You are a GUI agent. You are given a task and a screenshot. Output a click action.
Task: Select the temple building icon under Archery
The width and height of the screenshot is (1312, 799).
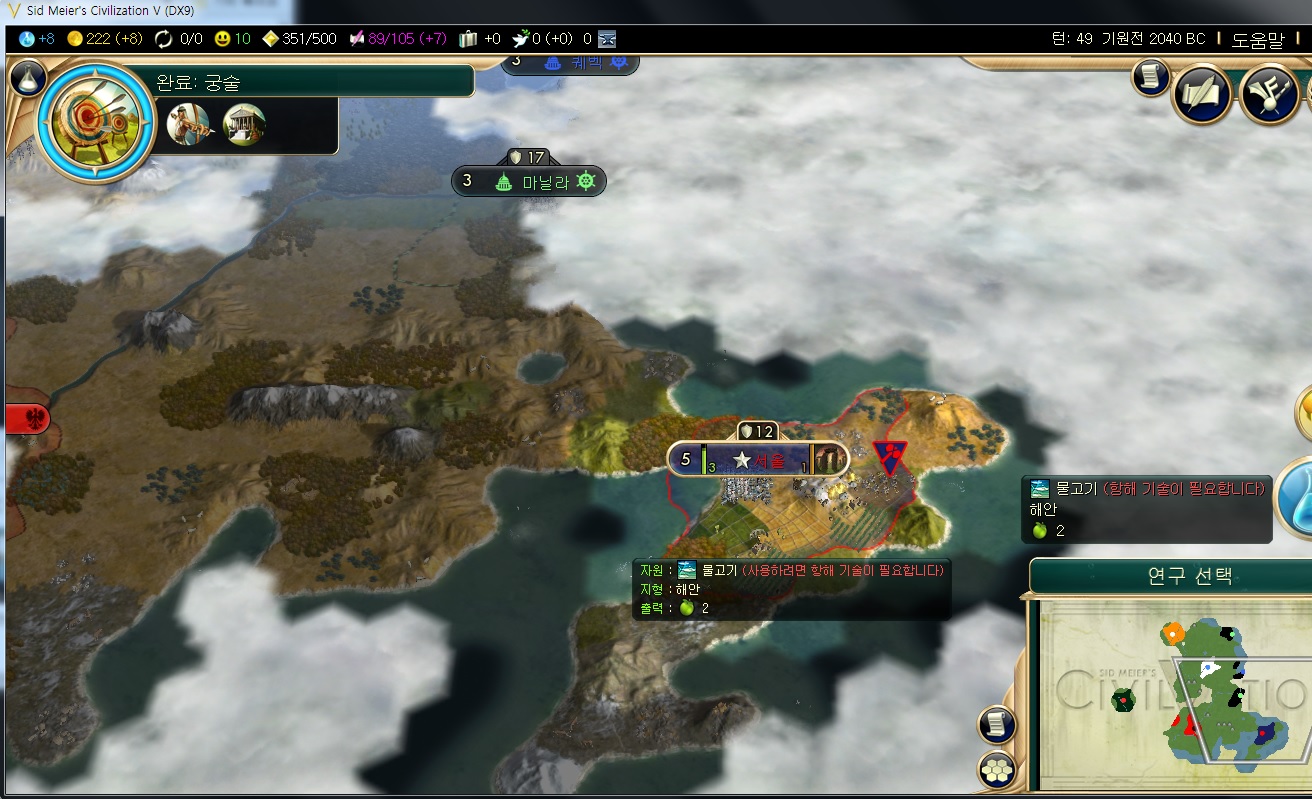(244, 125)
